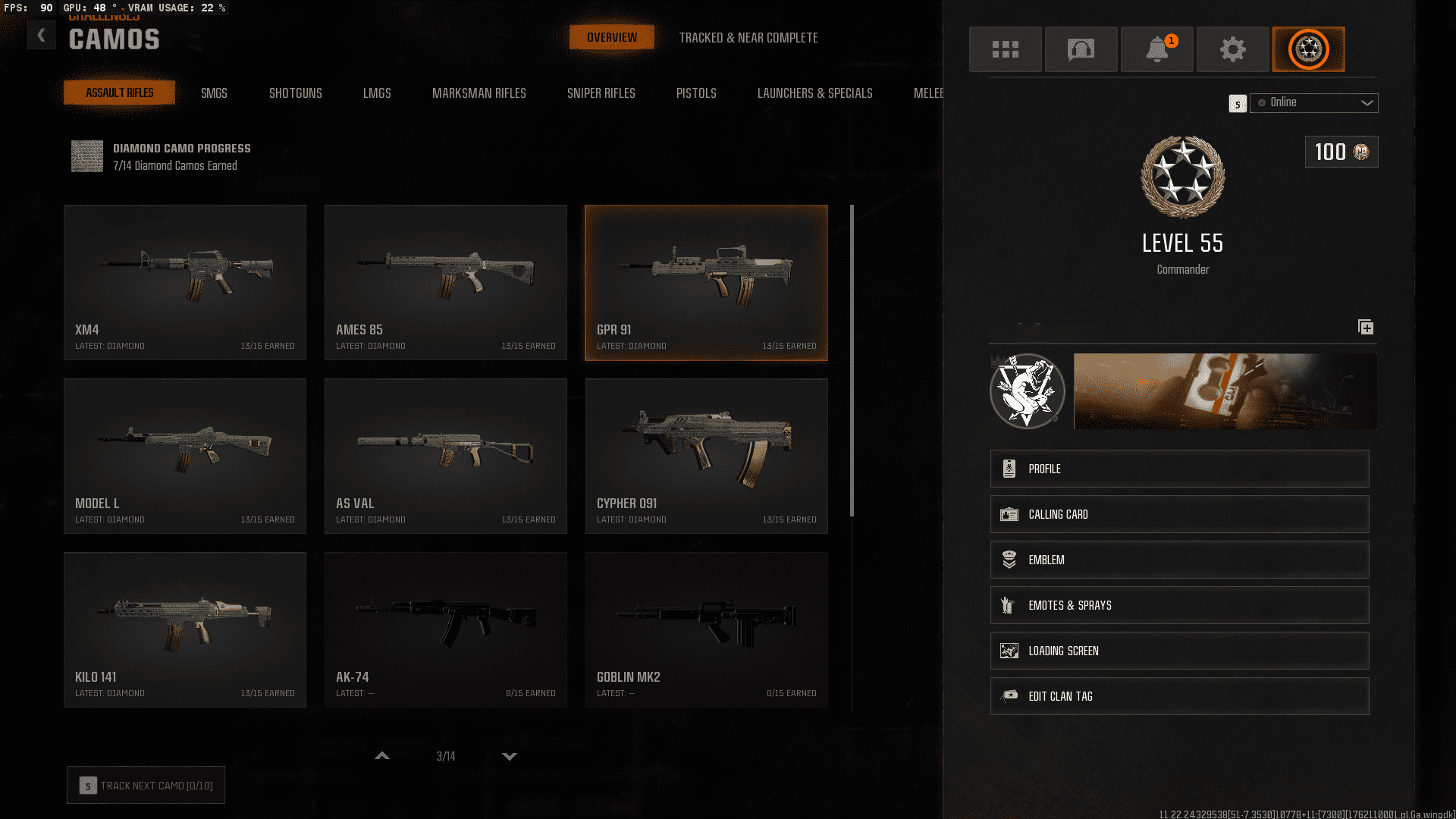Screen dimensions: 1456x819
Task: Click the back arrow beside CAMOS
Action: pyautogui.click(x=42, y=34)
